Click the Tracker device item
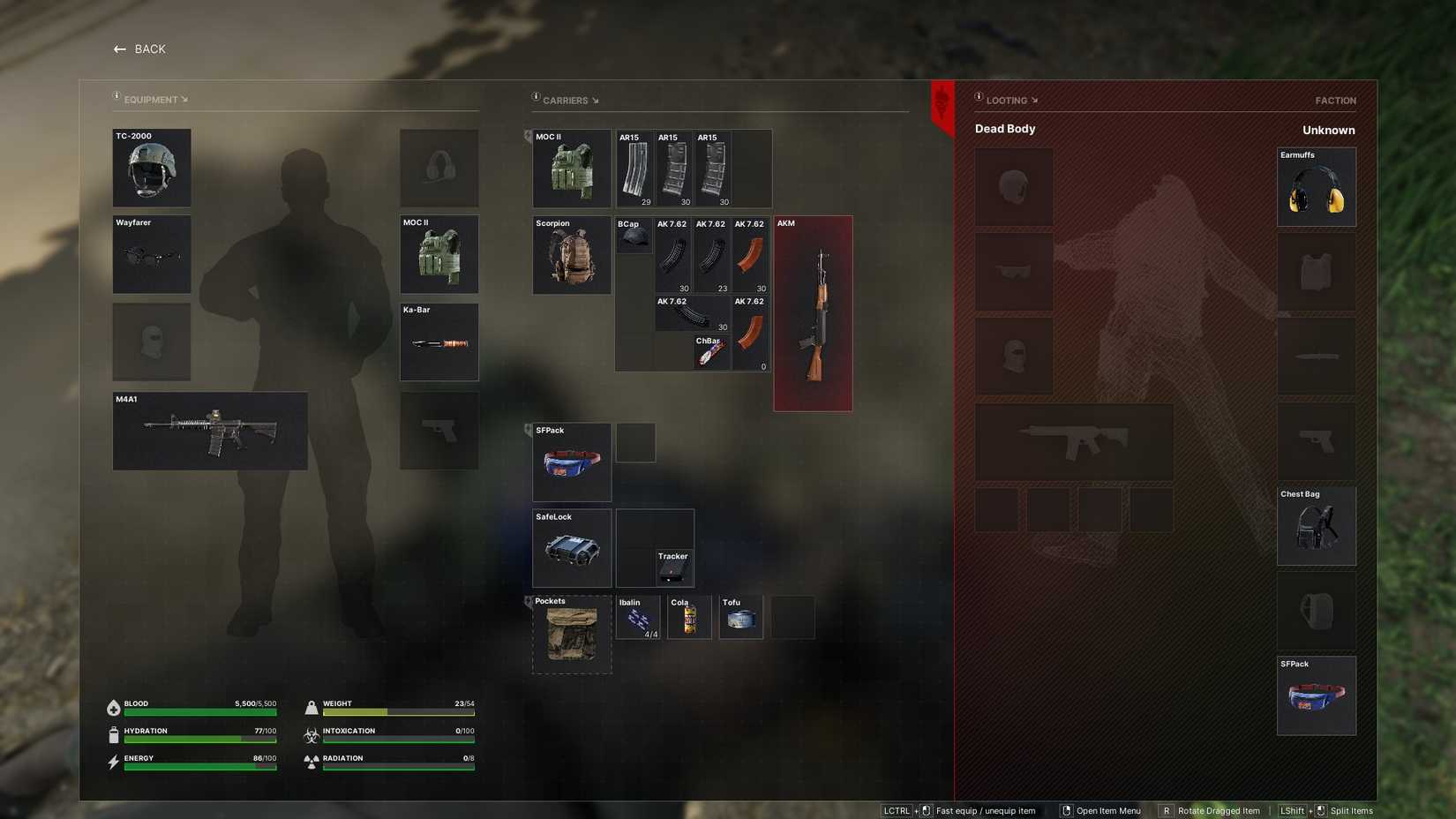This screenshot has height=819, width=1456. tap(674, 572)
